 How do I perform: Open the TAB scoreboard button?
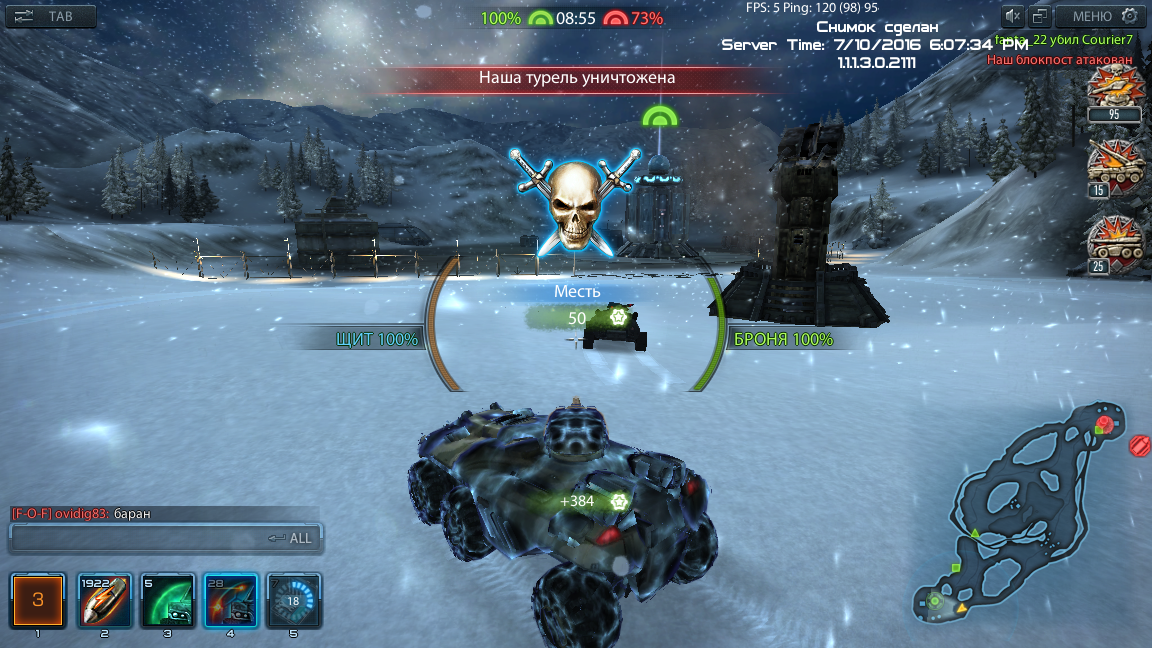coord(51,16)
